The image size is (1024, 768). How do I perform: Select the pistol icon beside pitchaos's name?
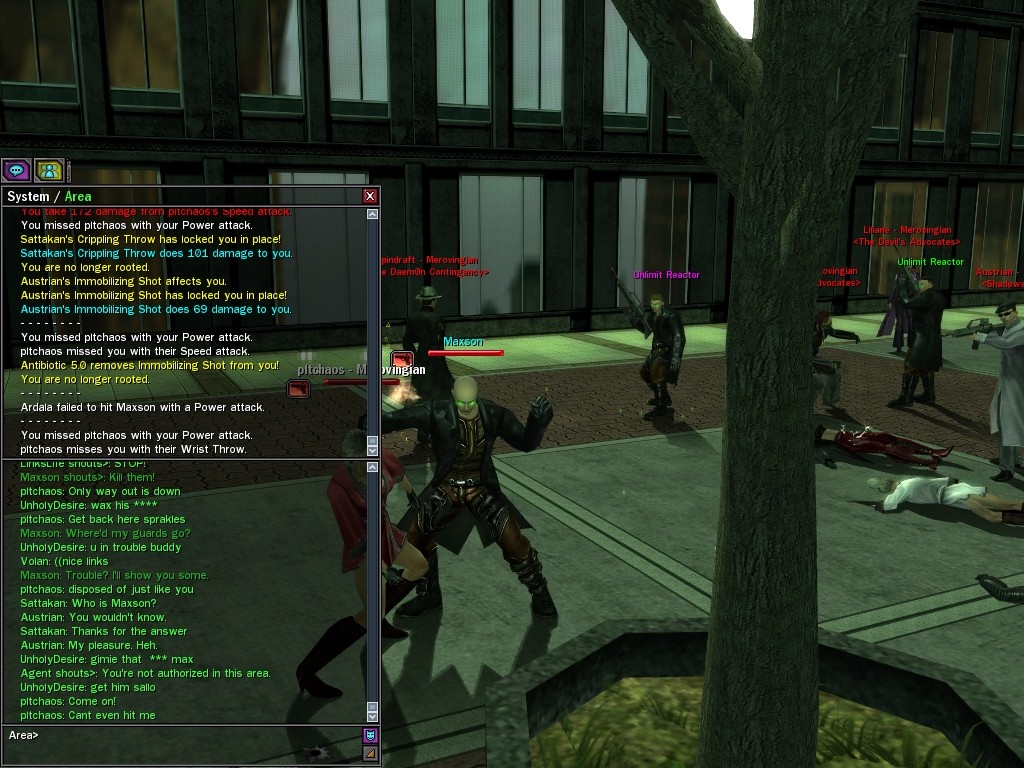pyautogui.click(x=297, y=389)
